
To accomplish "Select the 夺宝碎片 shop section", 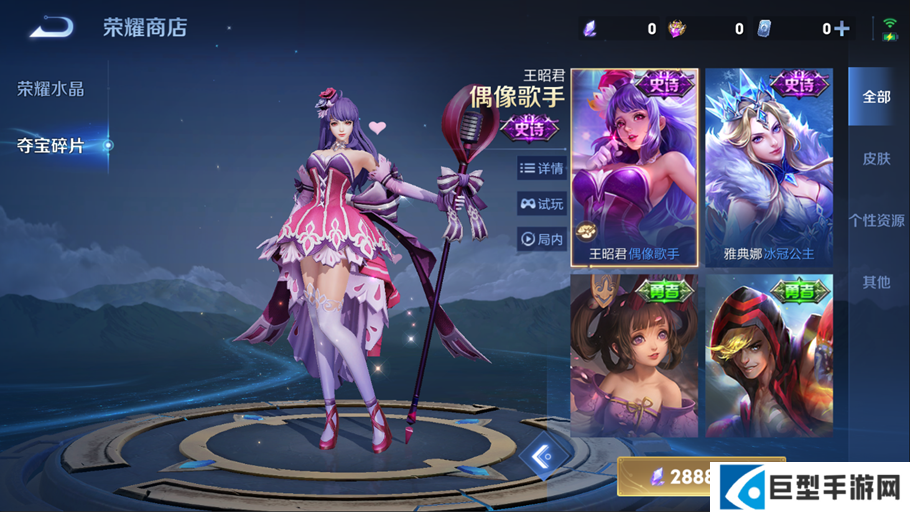I will tap(51, 146).
